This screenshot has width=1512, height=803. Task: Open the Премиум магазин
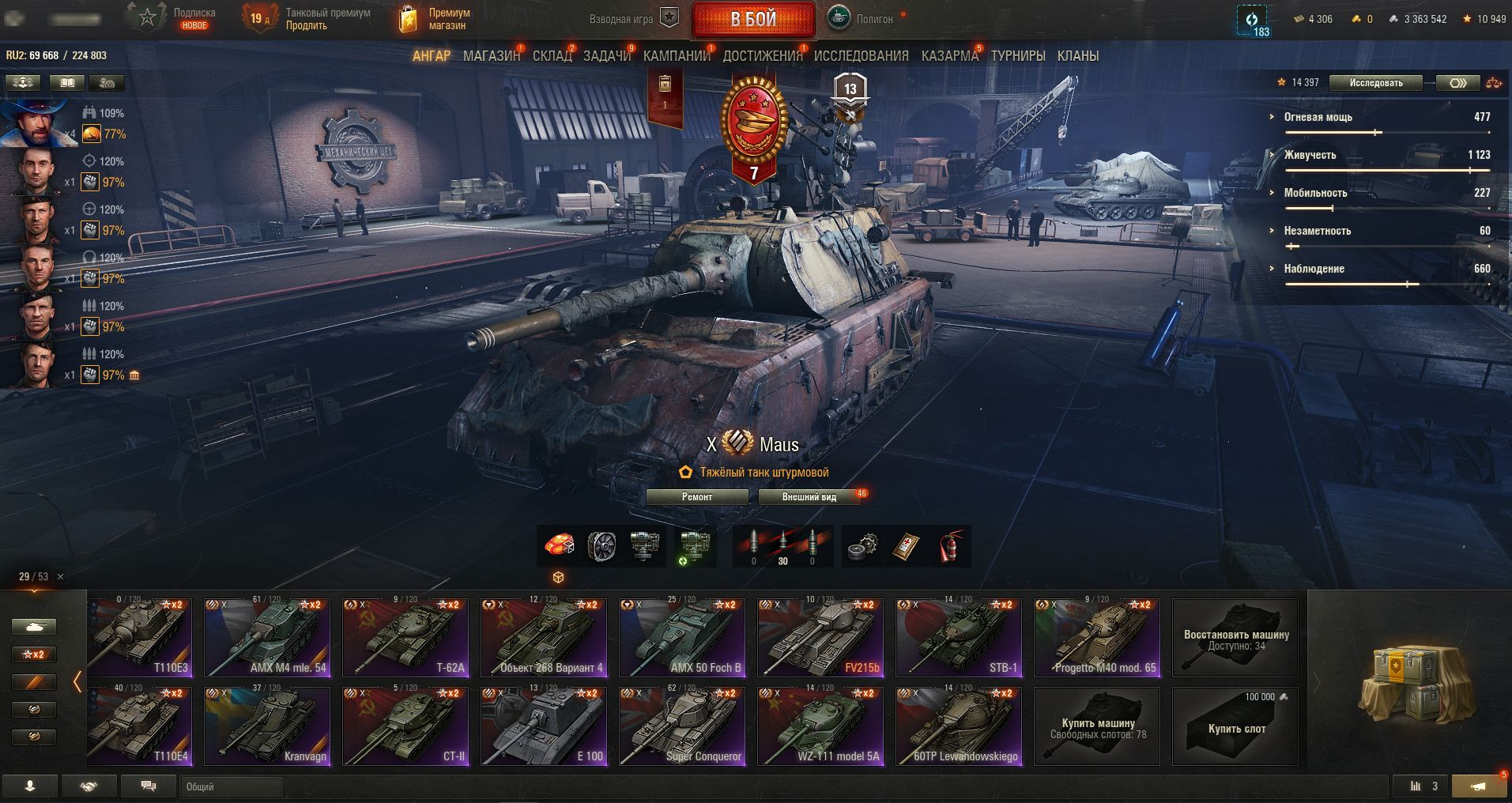pyautogui.click(x=435, y=19)
